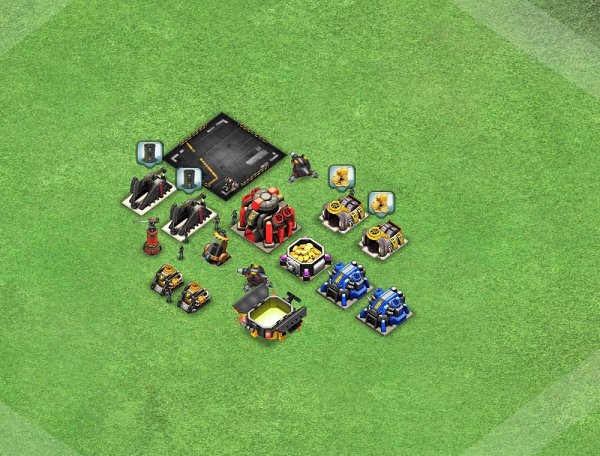This screenshot has width=600, height=456.
Task: Collect the gold bubble beside the gun turret
Action: (x=341, y=177)
